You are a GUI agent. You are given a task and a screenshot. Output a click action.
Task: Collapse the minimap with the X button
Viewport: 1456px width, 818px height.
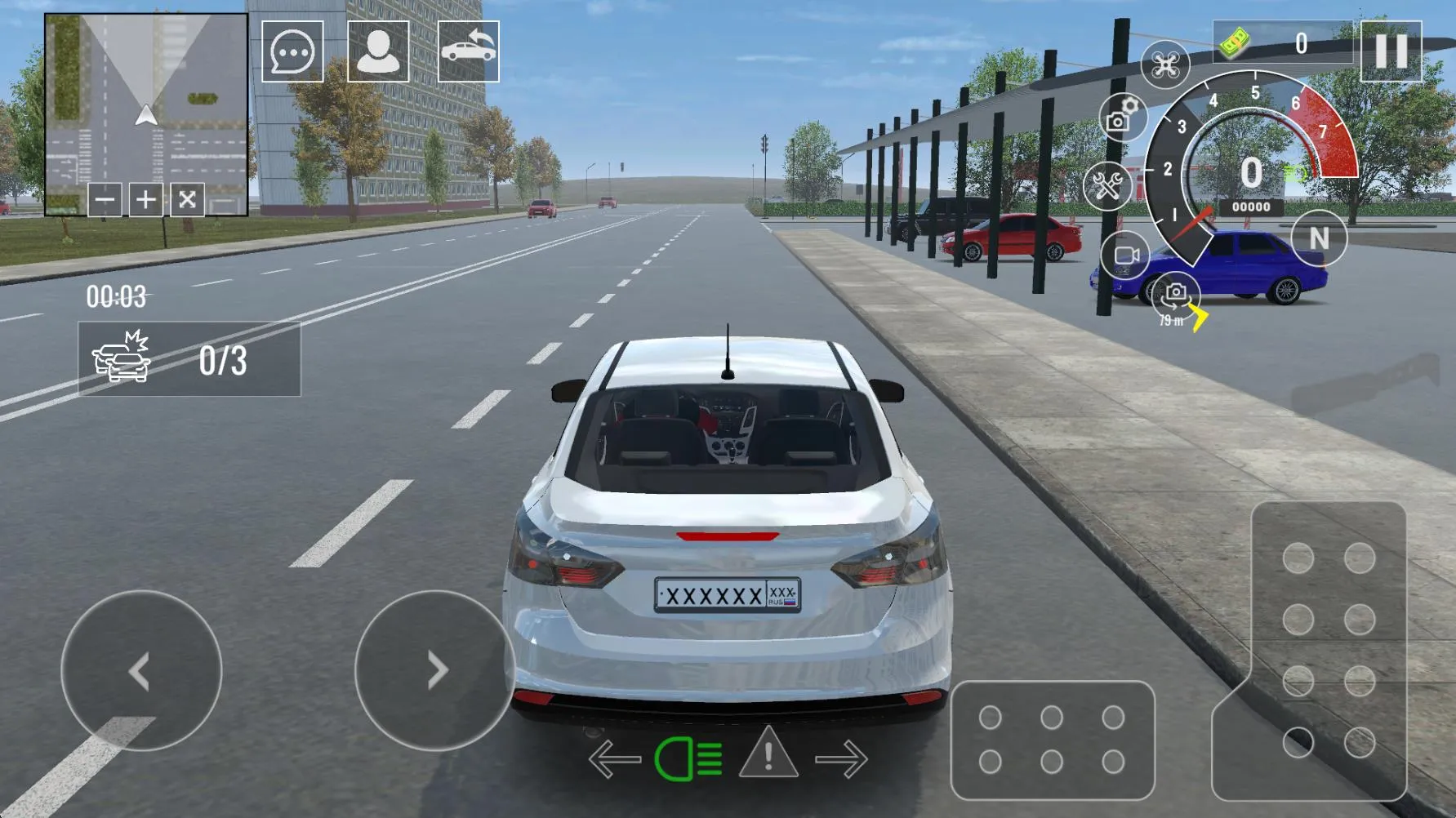coord(186,201)
